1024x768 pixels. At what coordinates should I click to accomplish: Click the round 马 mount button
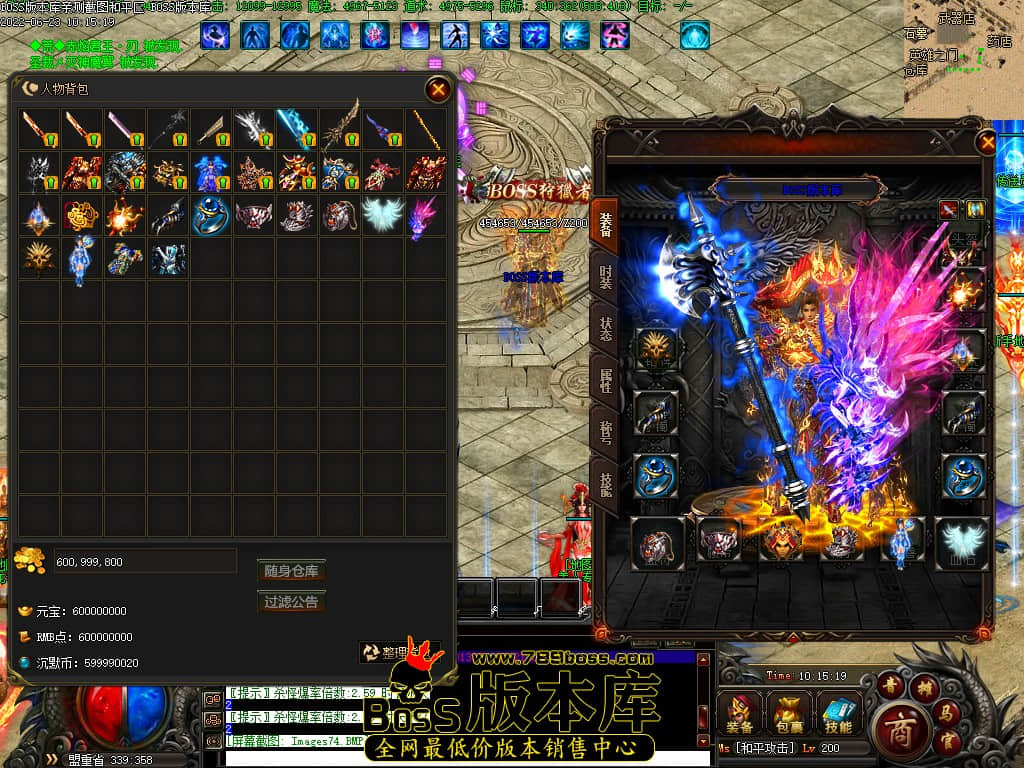(x=947, y=713)
